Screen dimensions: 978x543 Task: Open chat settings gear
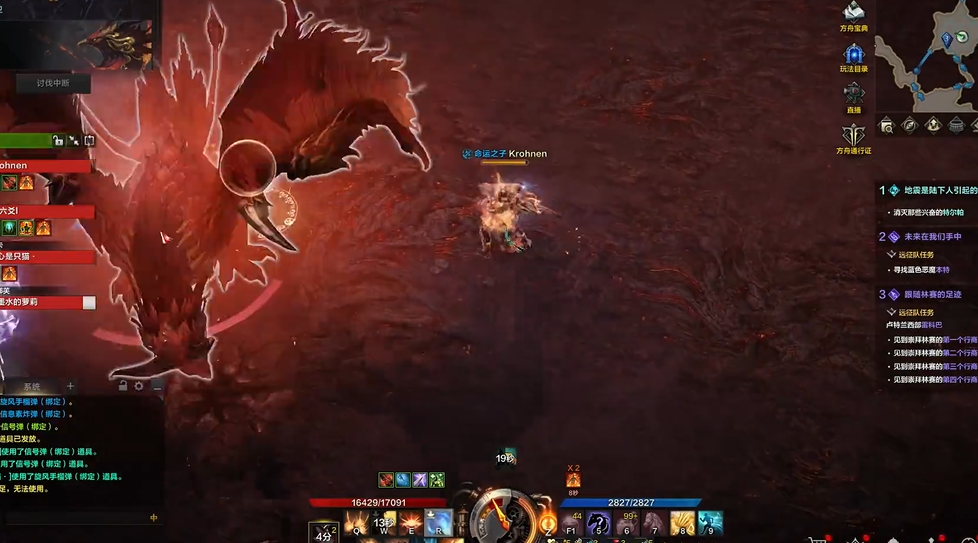[x=139, y=386]
